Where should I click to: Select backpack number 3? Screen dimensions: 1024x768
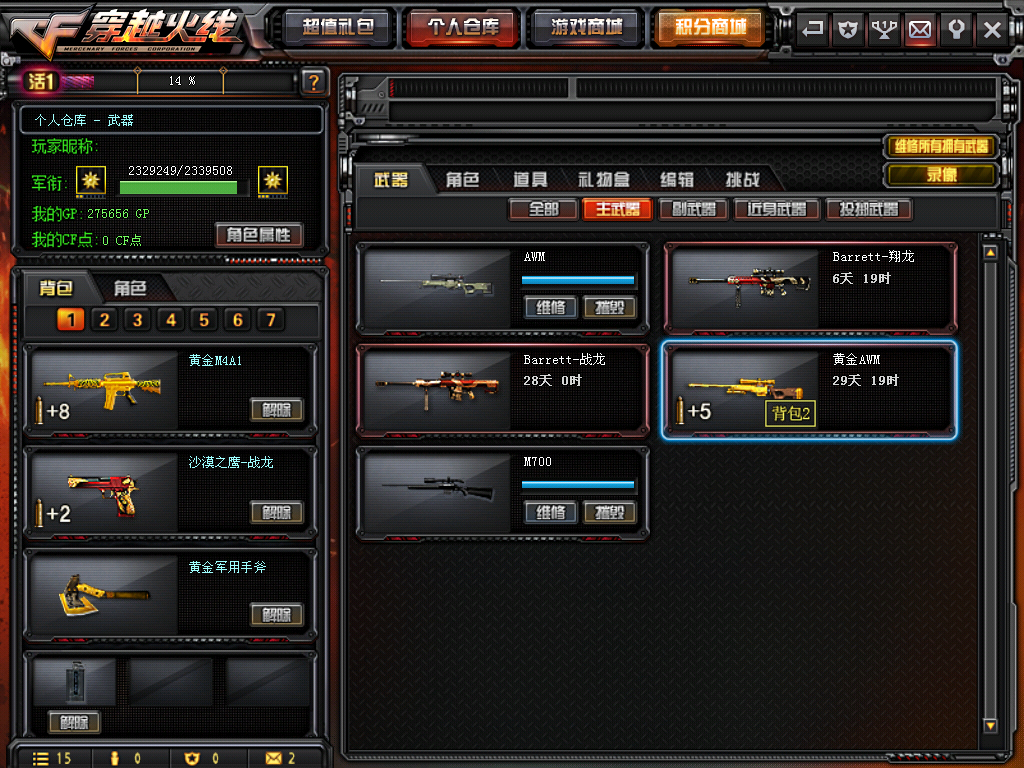[137, 320]
